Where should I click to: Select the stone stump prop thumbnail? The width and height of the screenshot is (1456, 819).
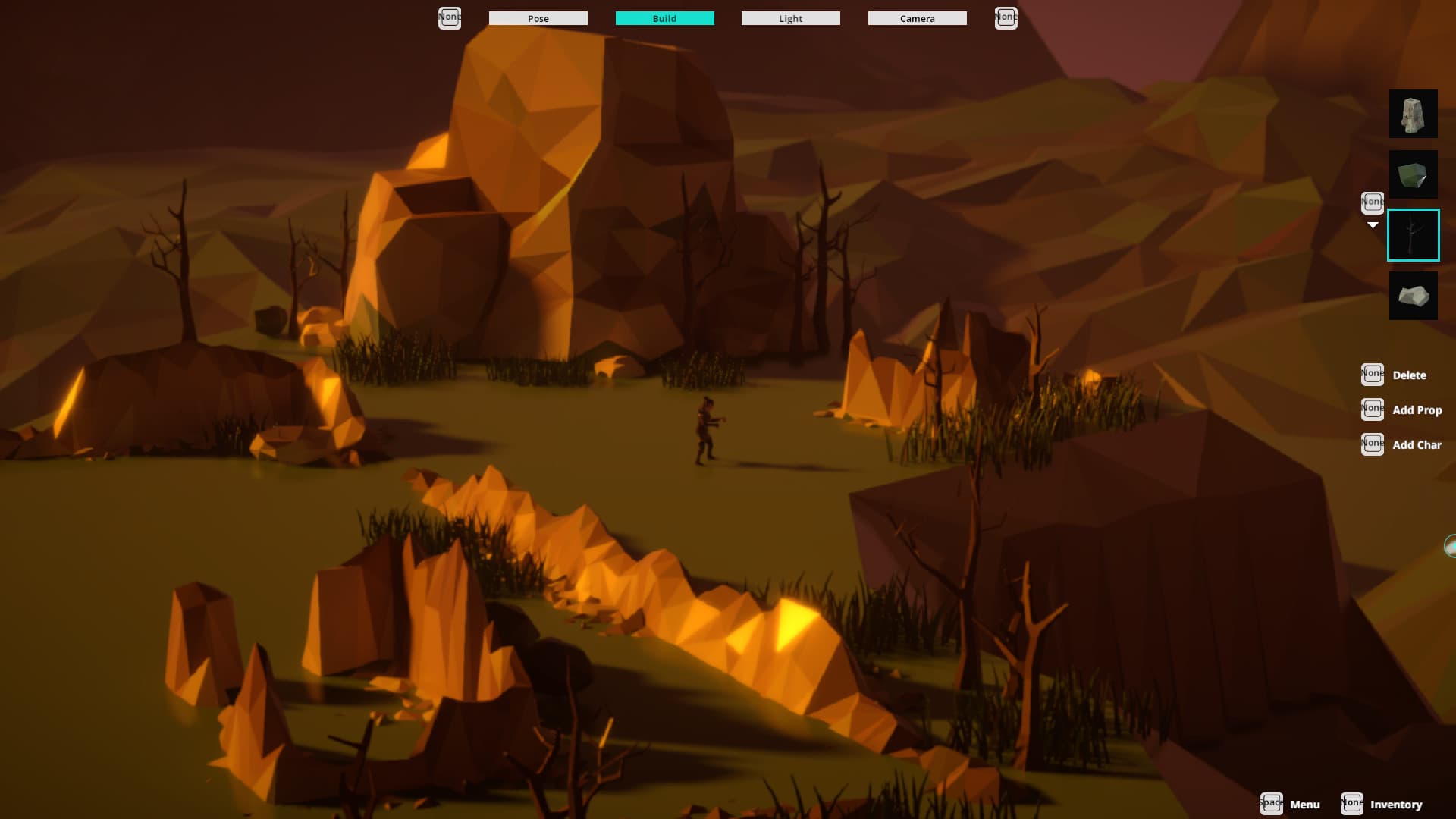1414,114
